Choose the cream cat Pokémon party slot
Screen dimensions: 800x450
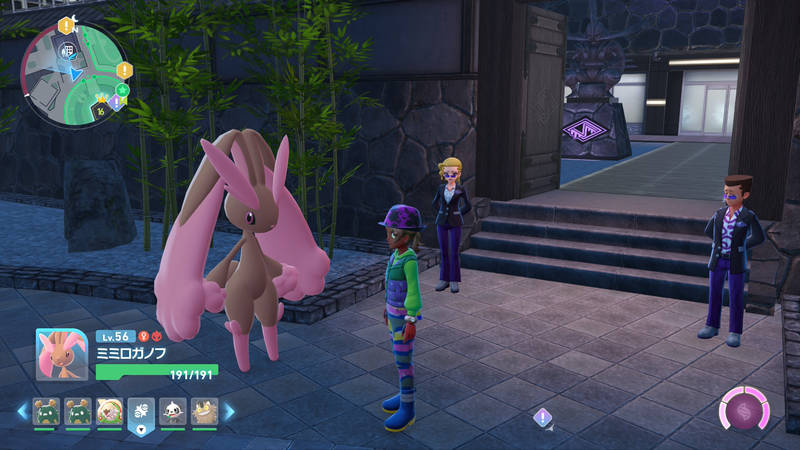(205, 411)
